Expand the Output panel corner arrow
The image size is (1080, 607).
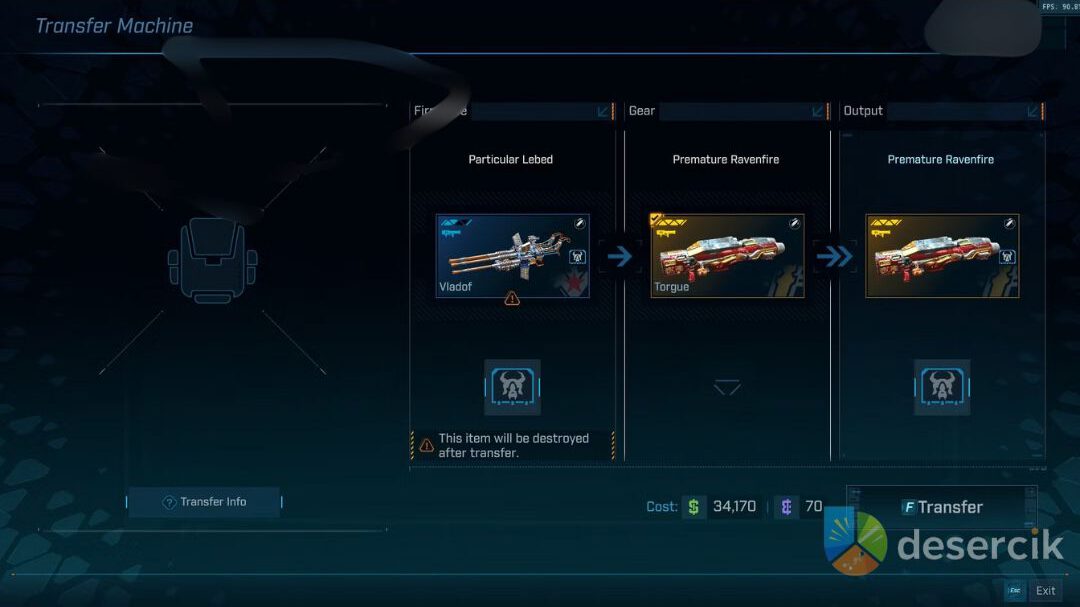pos(1033,111)
